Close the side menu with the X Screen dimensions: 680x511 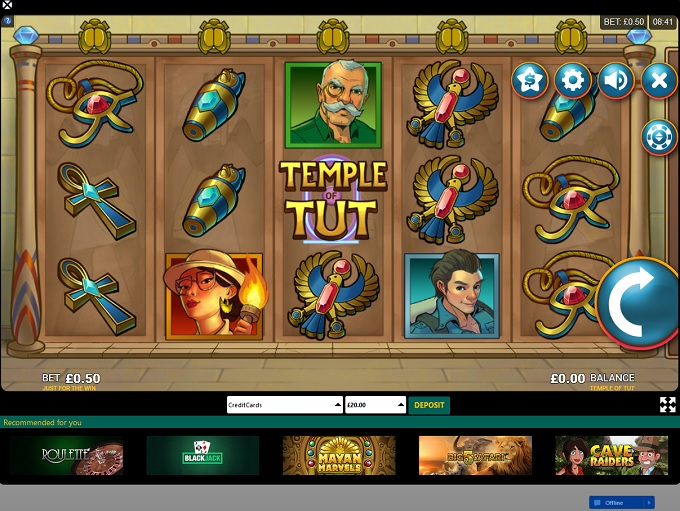point(658,79)
